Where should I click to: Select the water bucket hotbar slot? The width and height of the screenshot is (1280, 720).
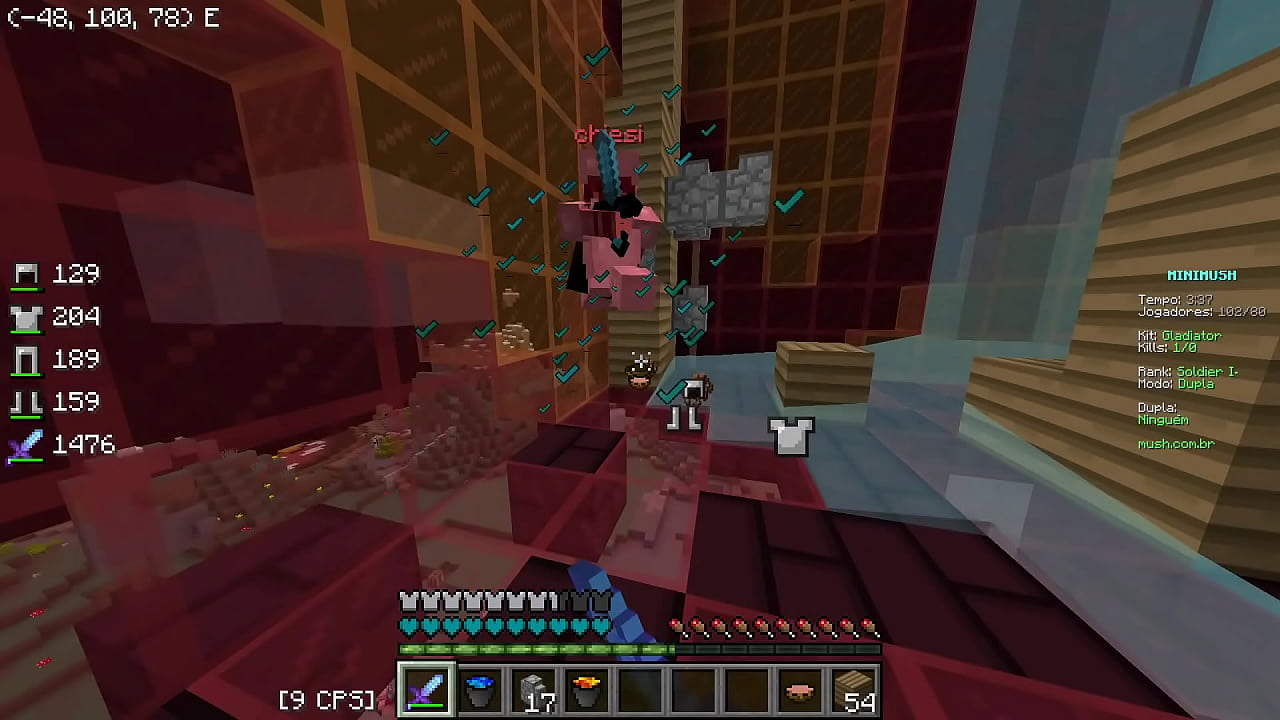tap(481, 690)
